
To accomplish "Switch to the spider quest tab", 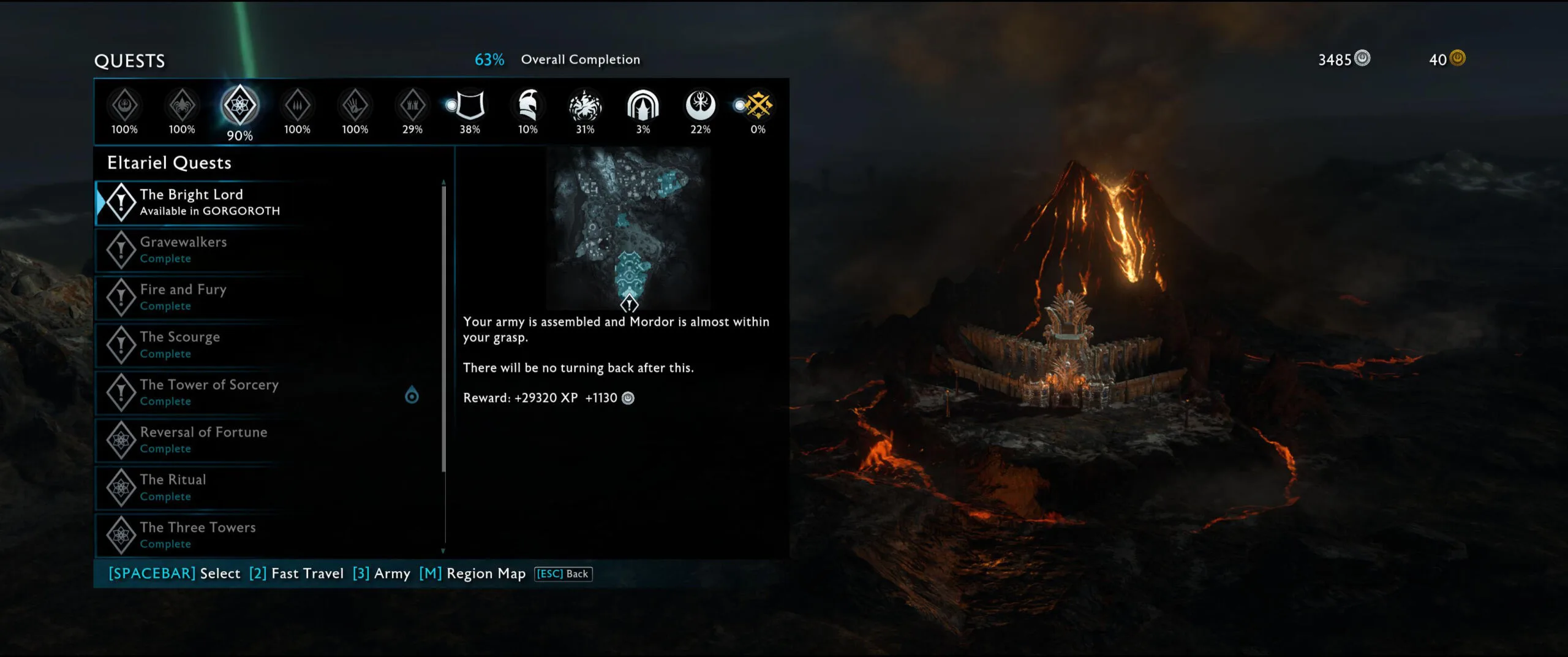I will point(182,107).
